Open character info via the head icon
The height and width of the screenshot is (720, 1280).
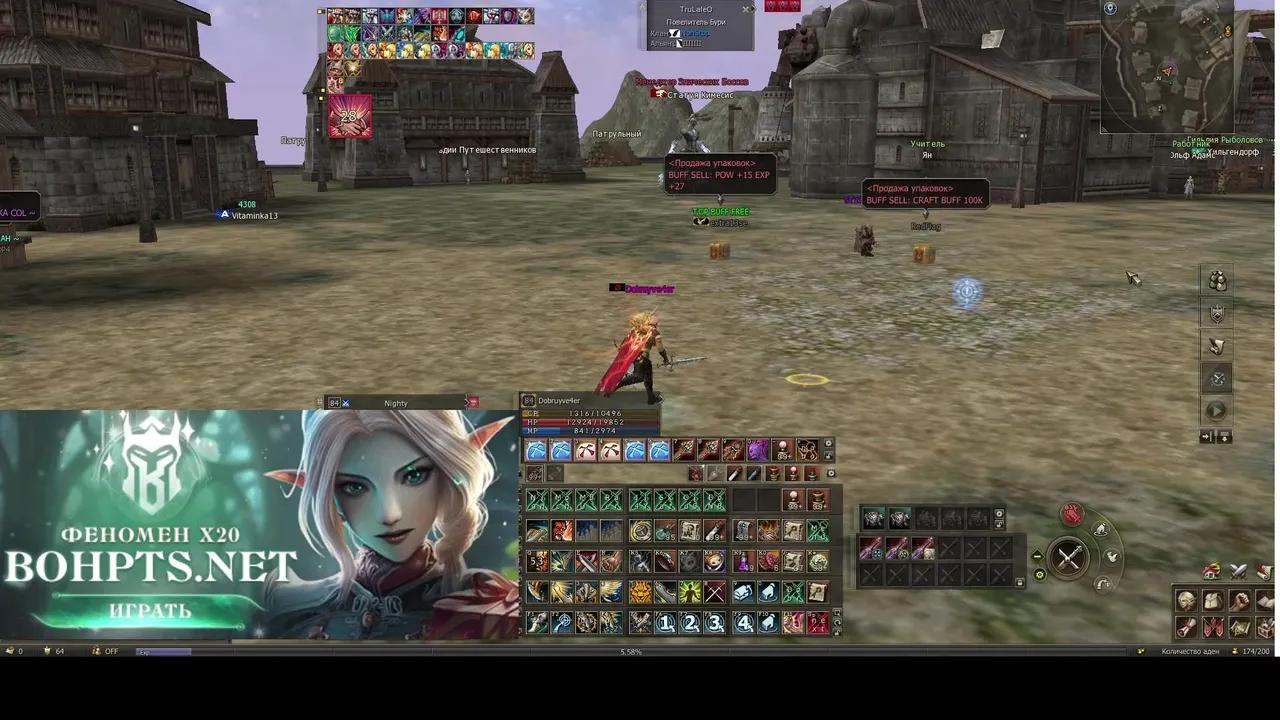(1186, 601)
